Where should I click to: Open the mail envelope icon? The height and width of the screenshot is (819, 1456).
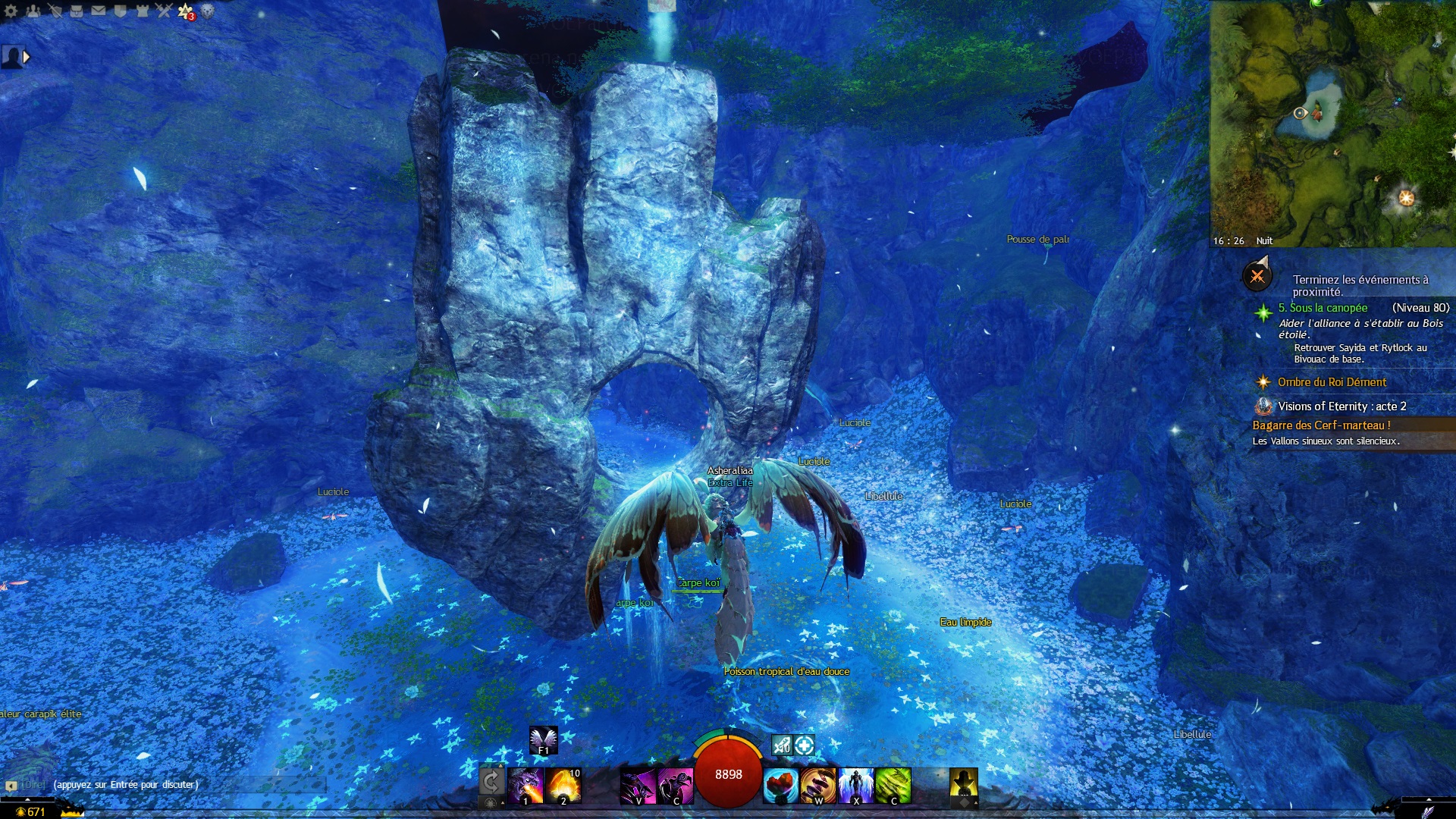(99, 11)
